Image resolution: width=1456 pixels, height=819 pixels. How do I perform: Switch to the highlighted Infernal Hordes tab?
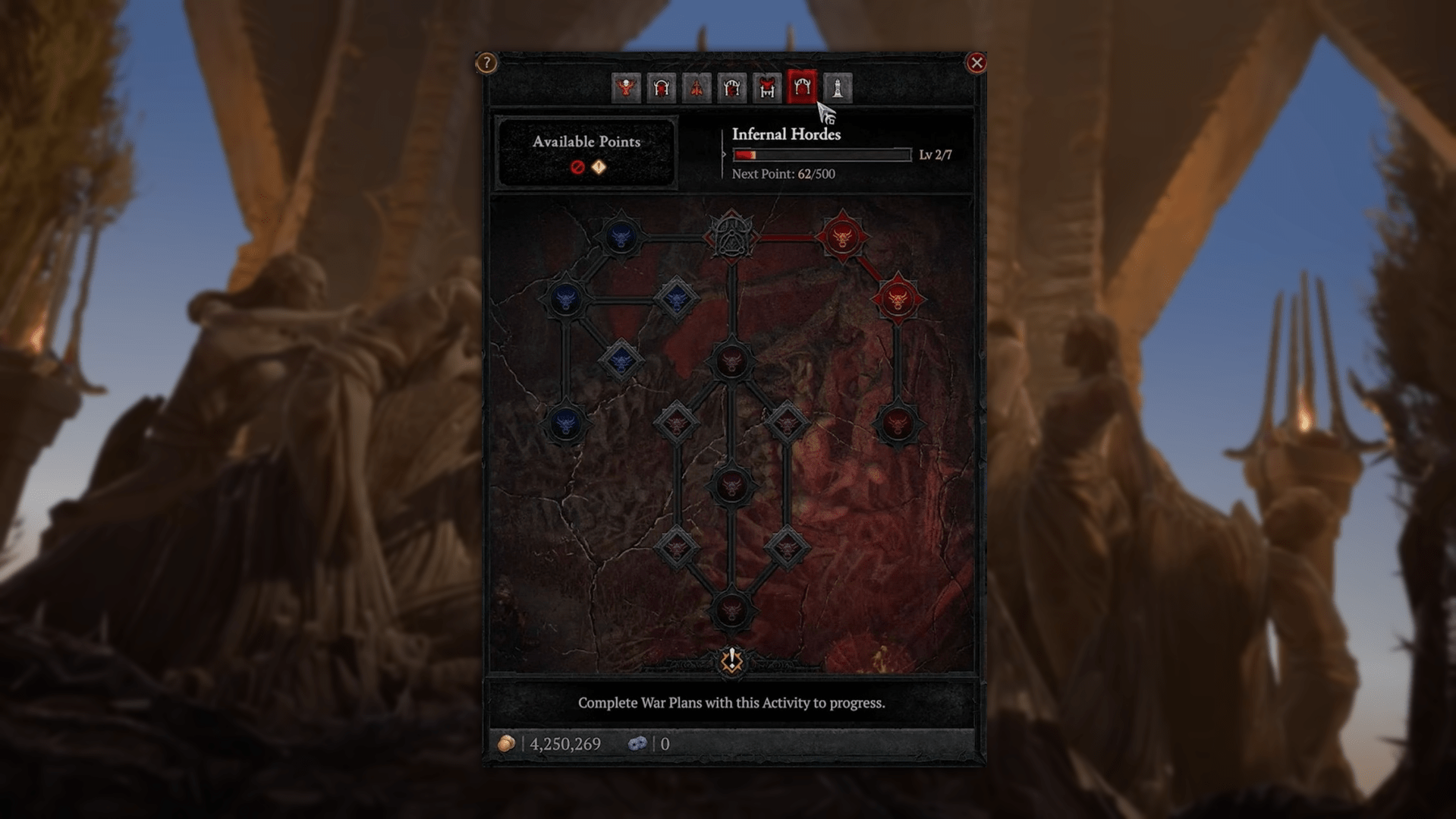pos(801,89)
